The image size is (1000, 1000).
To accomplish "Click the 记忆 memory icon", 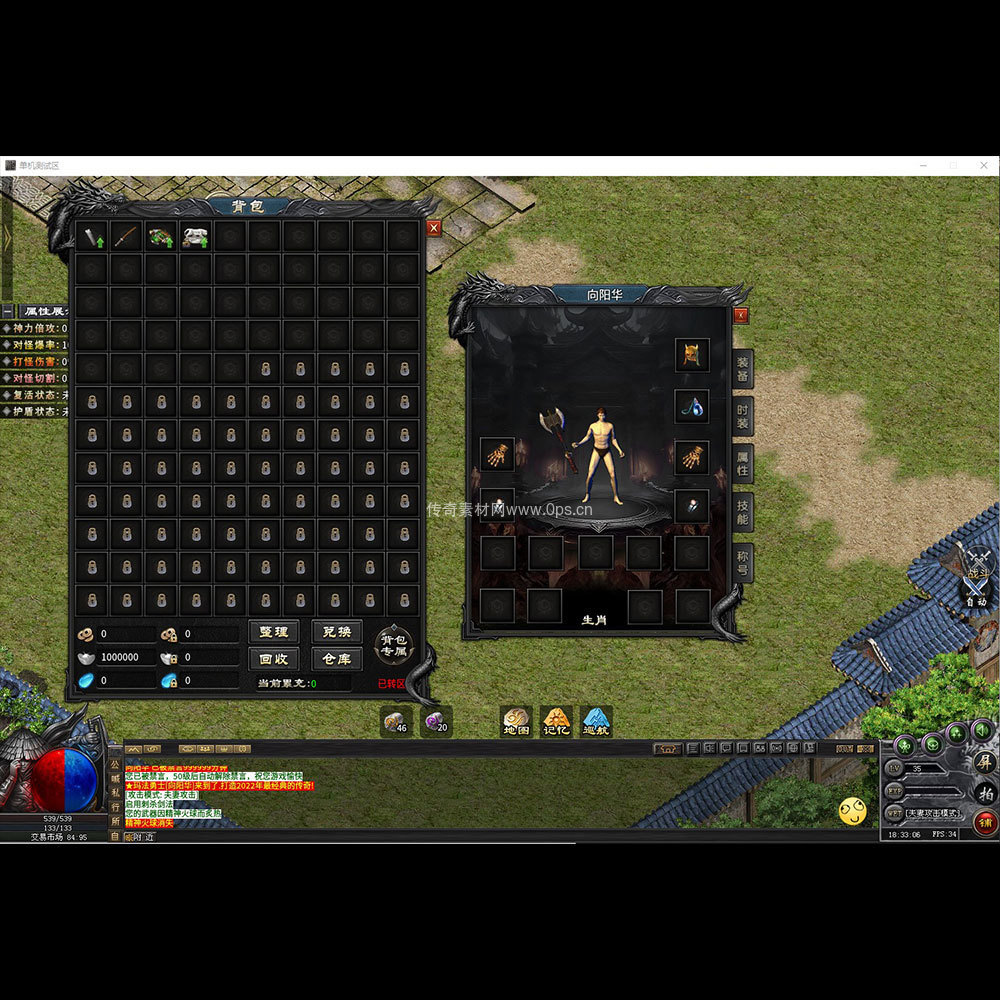I will pos(556,722).
